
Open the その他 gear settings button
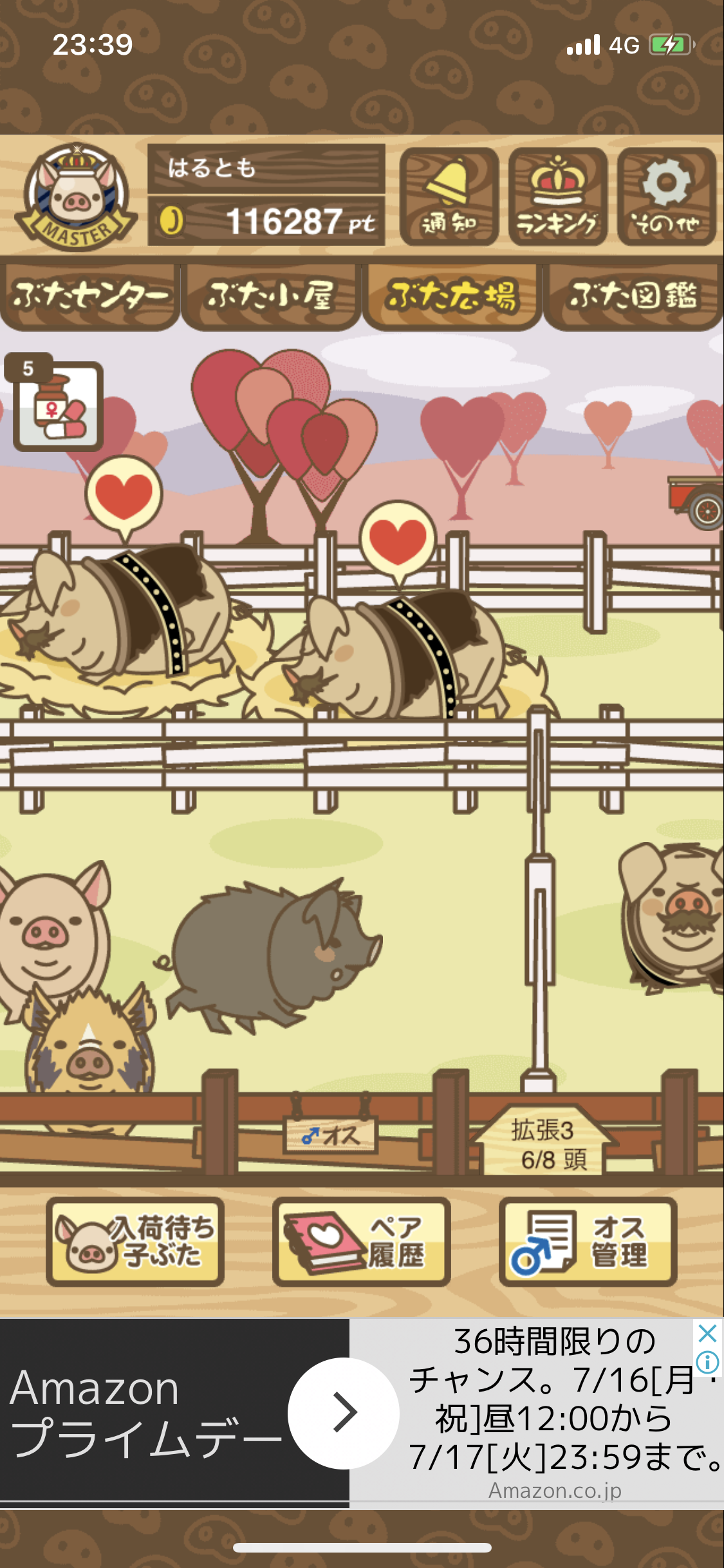(666, 196)
